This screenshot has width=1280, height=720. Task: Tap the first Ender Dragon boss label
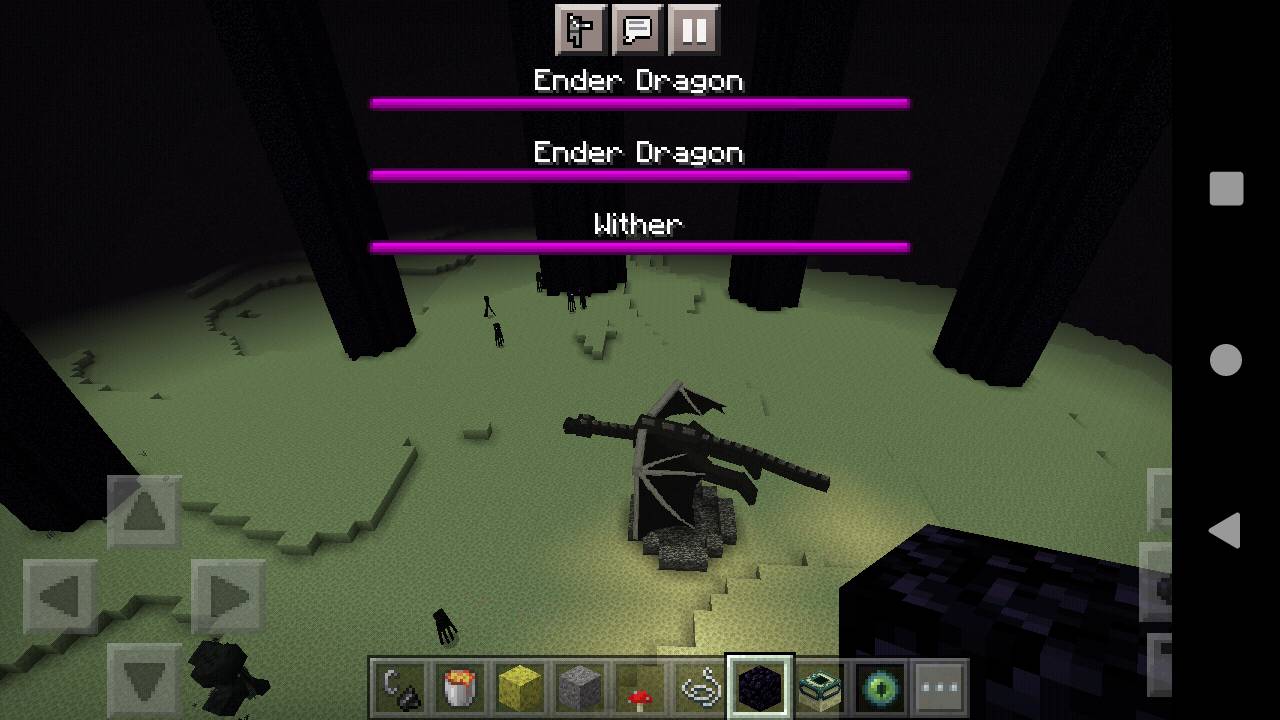(639, 80)
